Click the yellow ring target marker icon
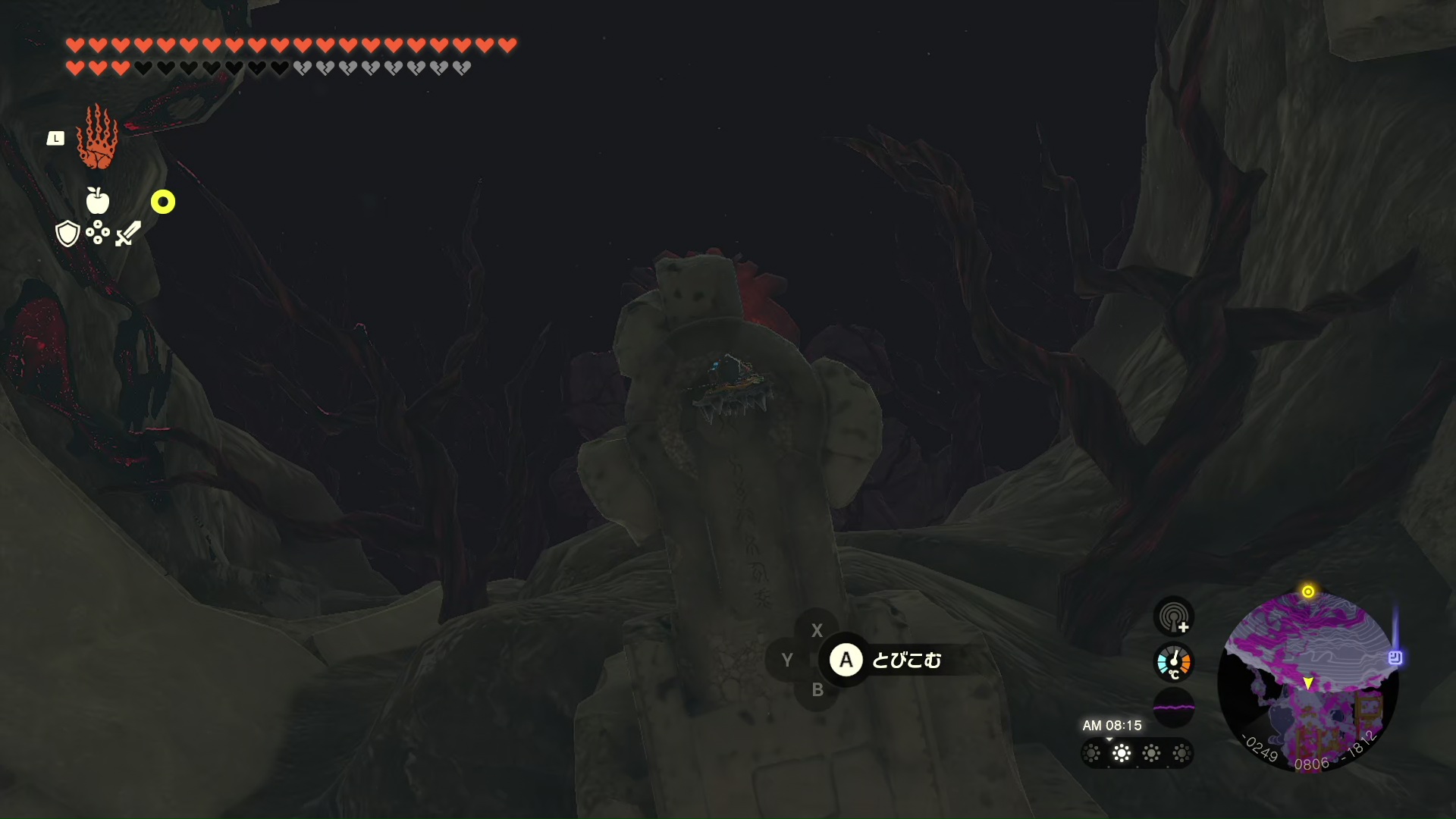 (x=163, y=202)
